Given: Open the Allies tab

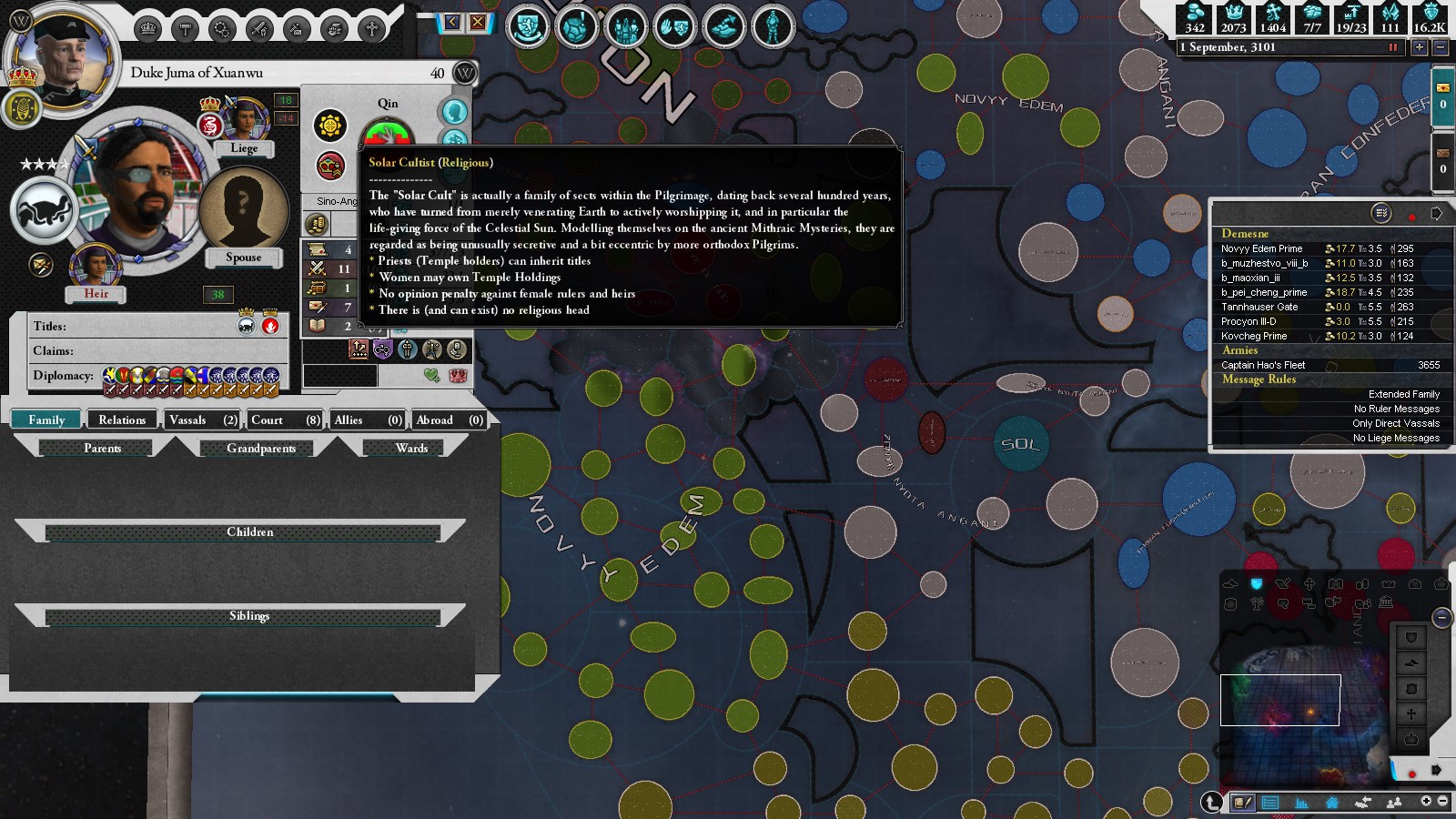Looking at the screenshot, I should [x=368, y=420].
